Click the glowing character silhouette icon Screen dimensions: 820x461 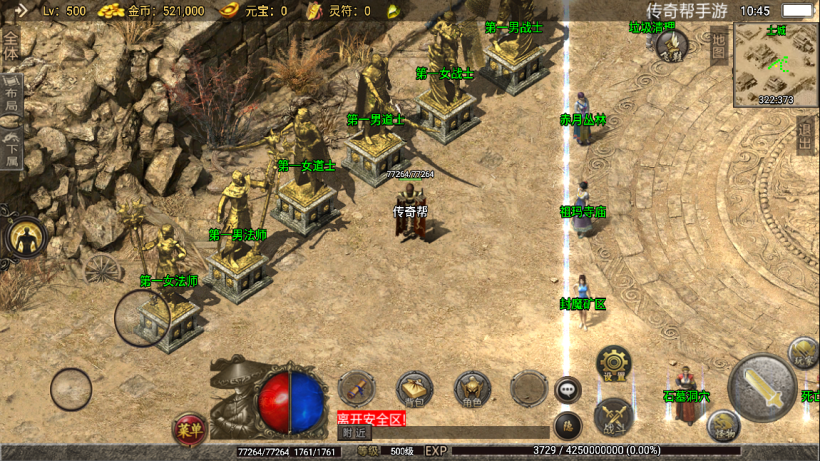26,237
